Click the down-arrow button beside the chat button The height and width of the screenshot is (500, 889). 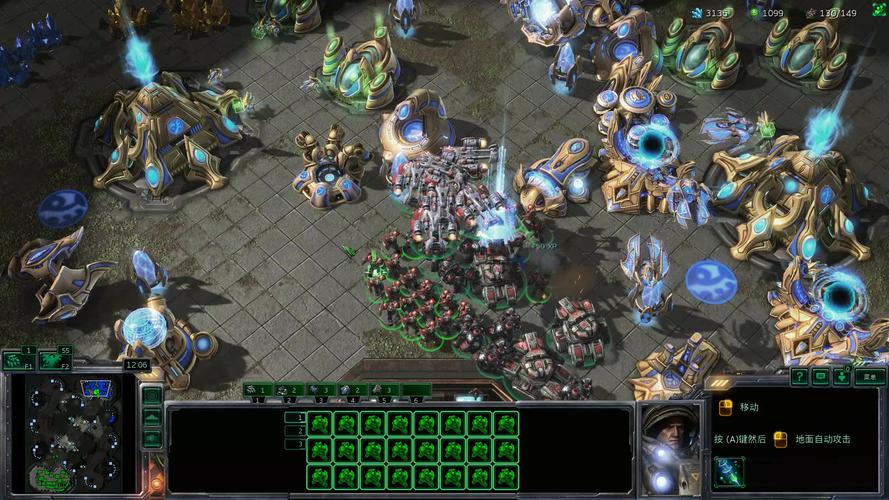pyautogui.click(x=842, y=377)
